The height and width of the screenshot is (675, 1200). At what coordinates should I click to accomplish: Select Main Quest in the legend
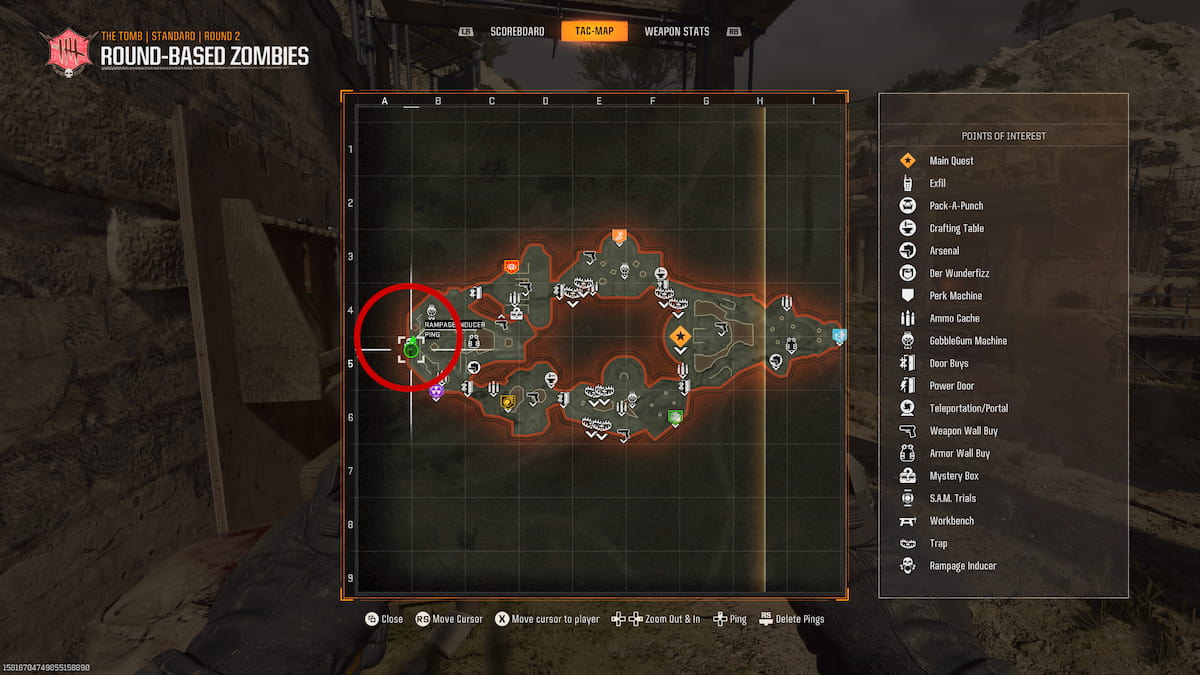(x=951, y=161)
